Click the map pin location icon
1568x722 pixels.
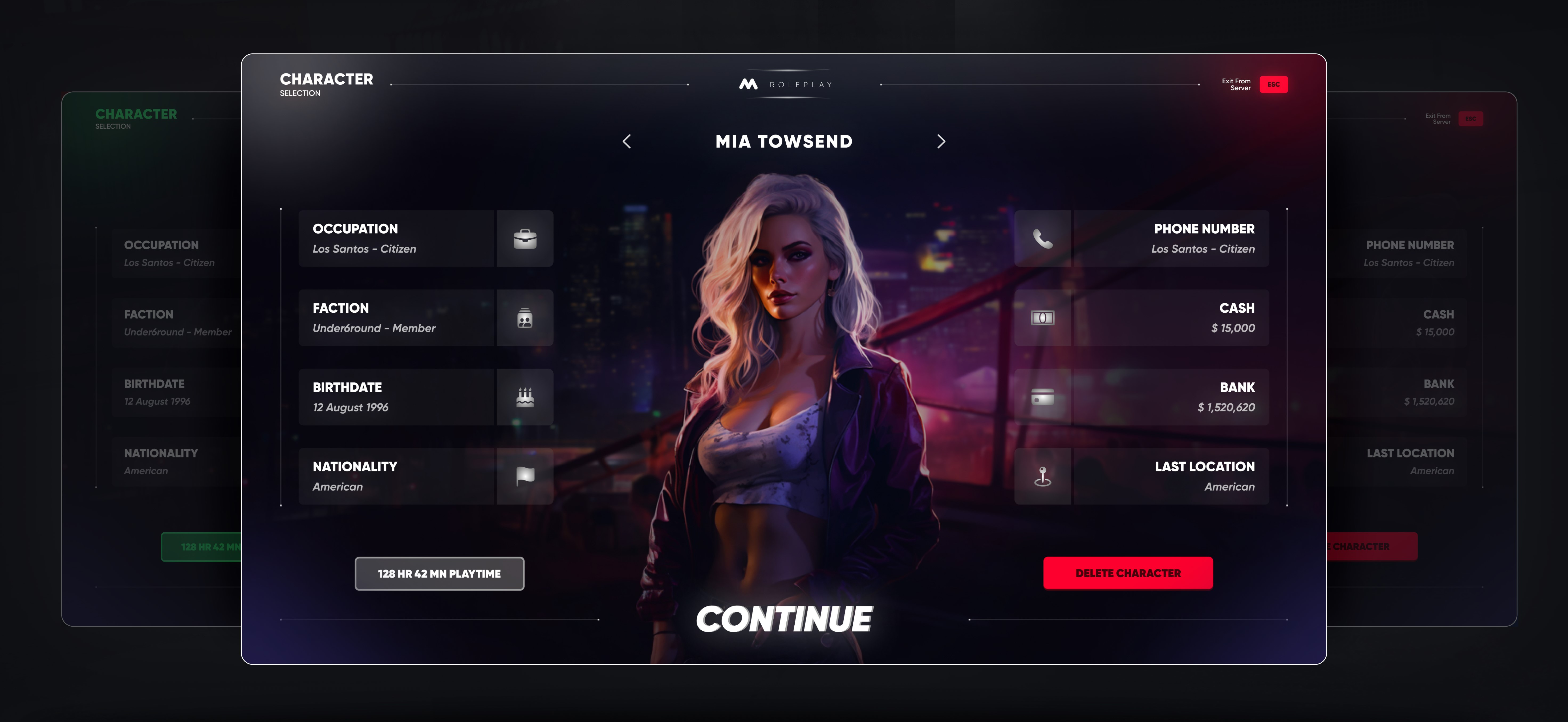click(x=1042, y=476)
